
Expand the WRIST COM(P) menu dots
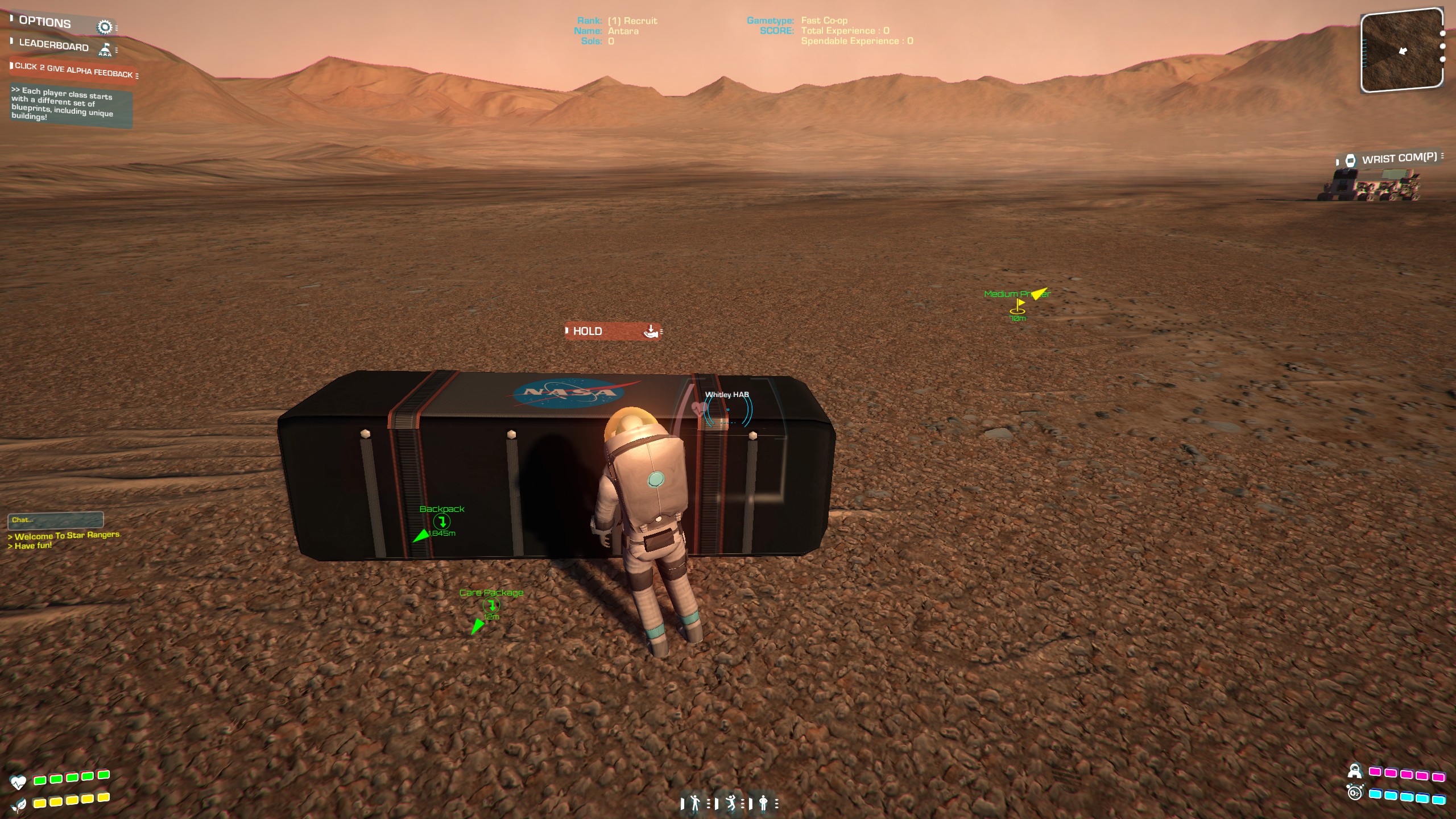[1447, 158]
